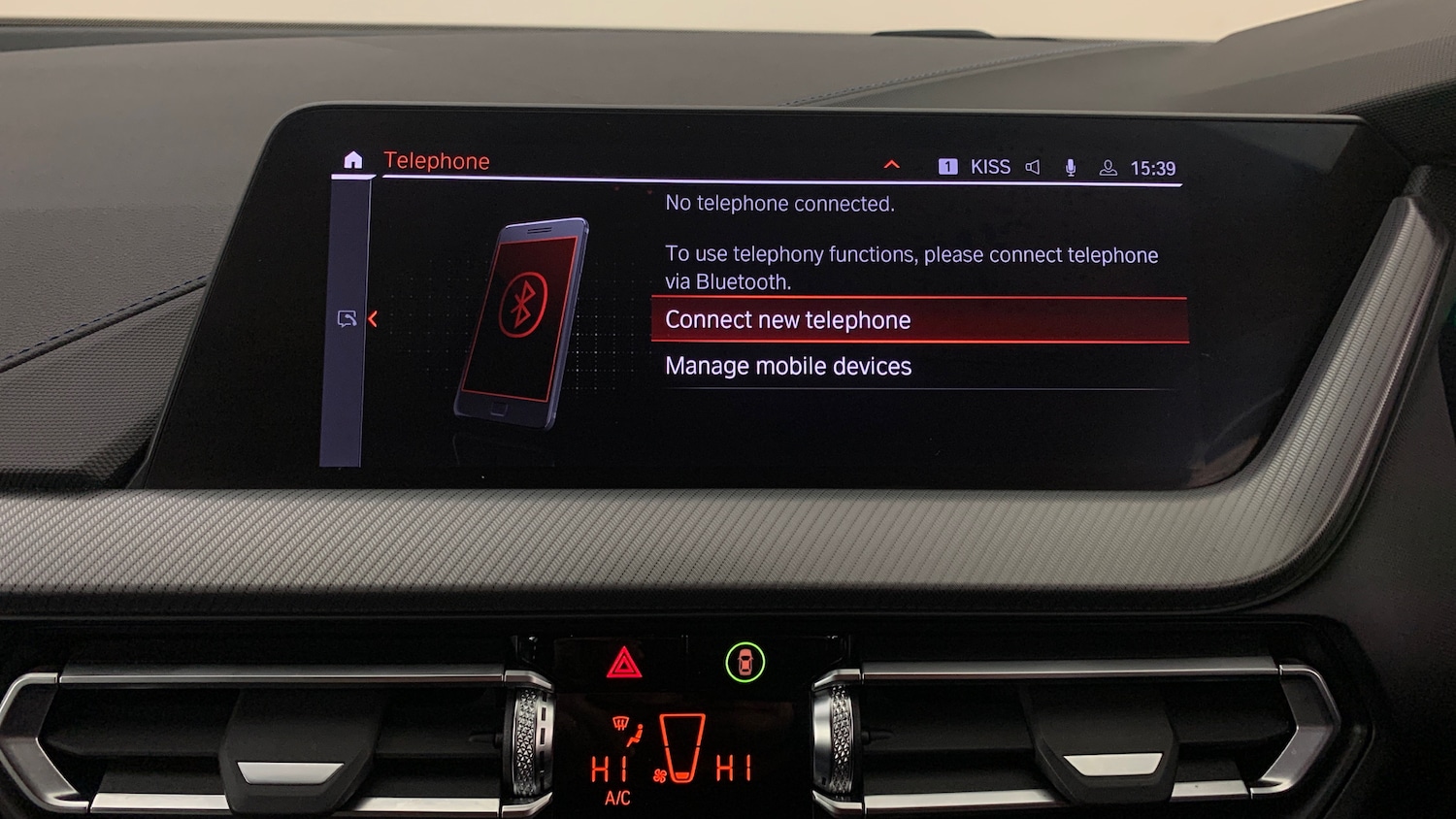Screen dimensions: 1456x819
Task: Tap the Telephone menu title
Action: pyautogui.click(x=437, y=161)
